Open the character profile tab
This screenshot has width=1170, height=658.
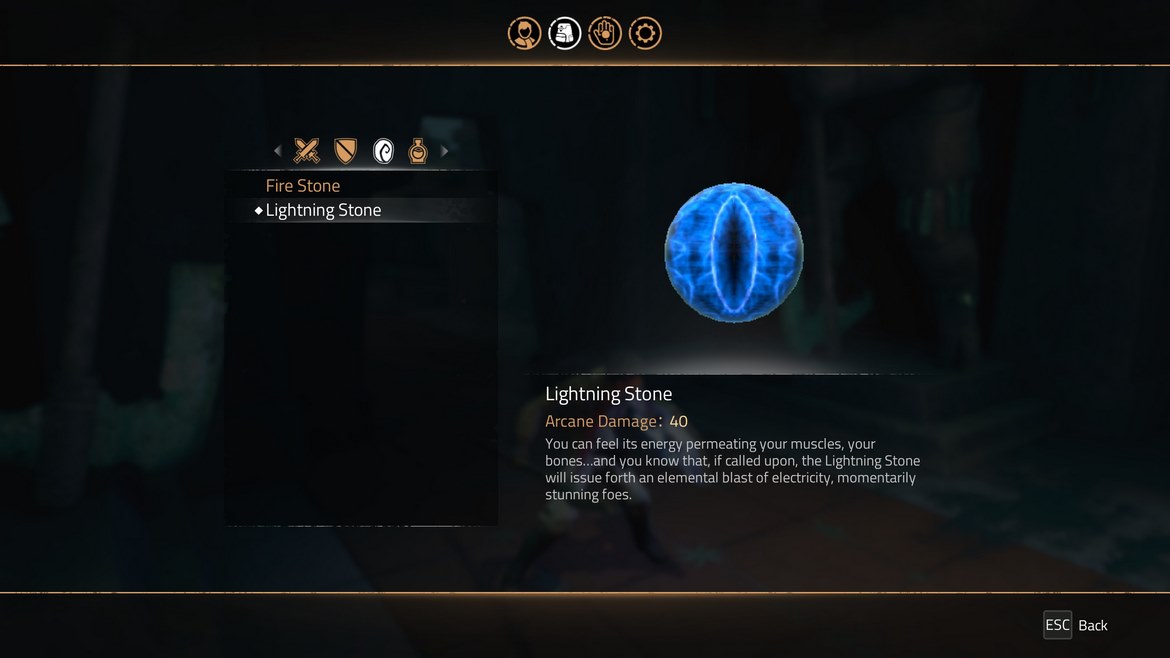pos(524,34)
